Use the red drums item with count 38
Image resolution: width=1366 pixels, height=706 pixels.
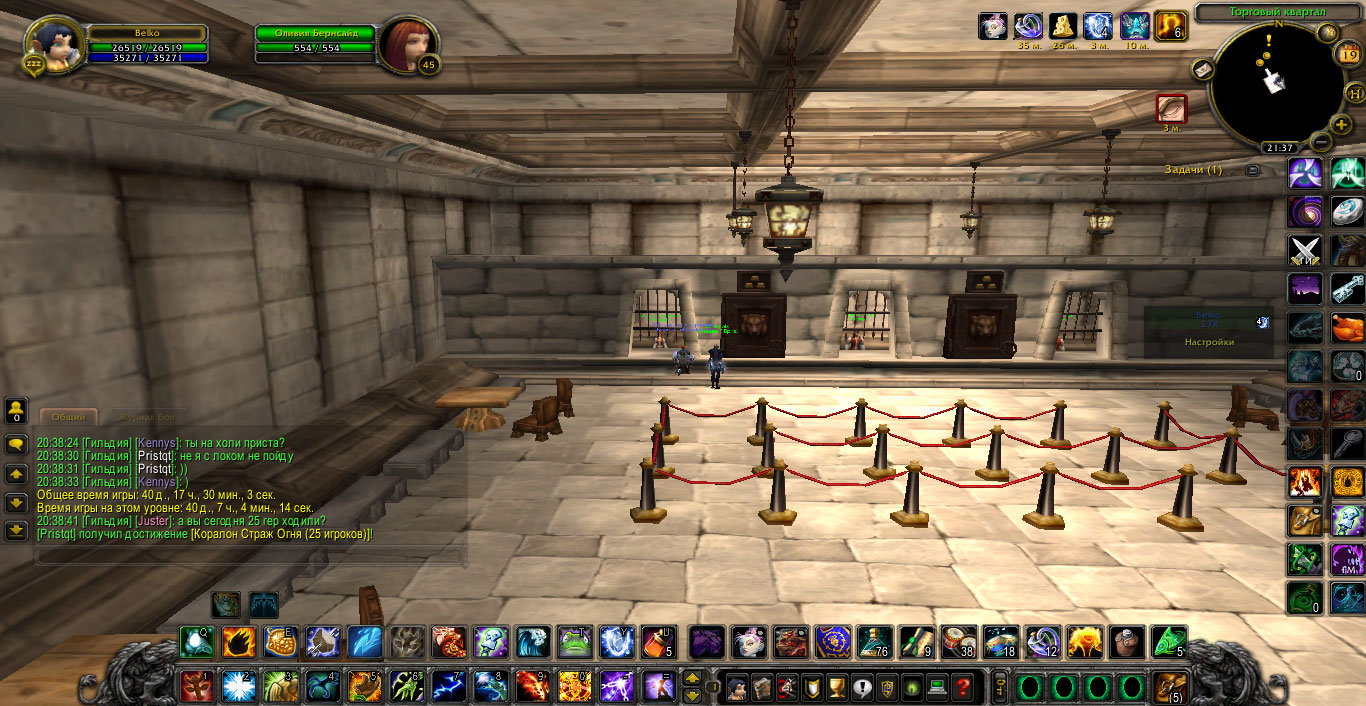point(959,641)
